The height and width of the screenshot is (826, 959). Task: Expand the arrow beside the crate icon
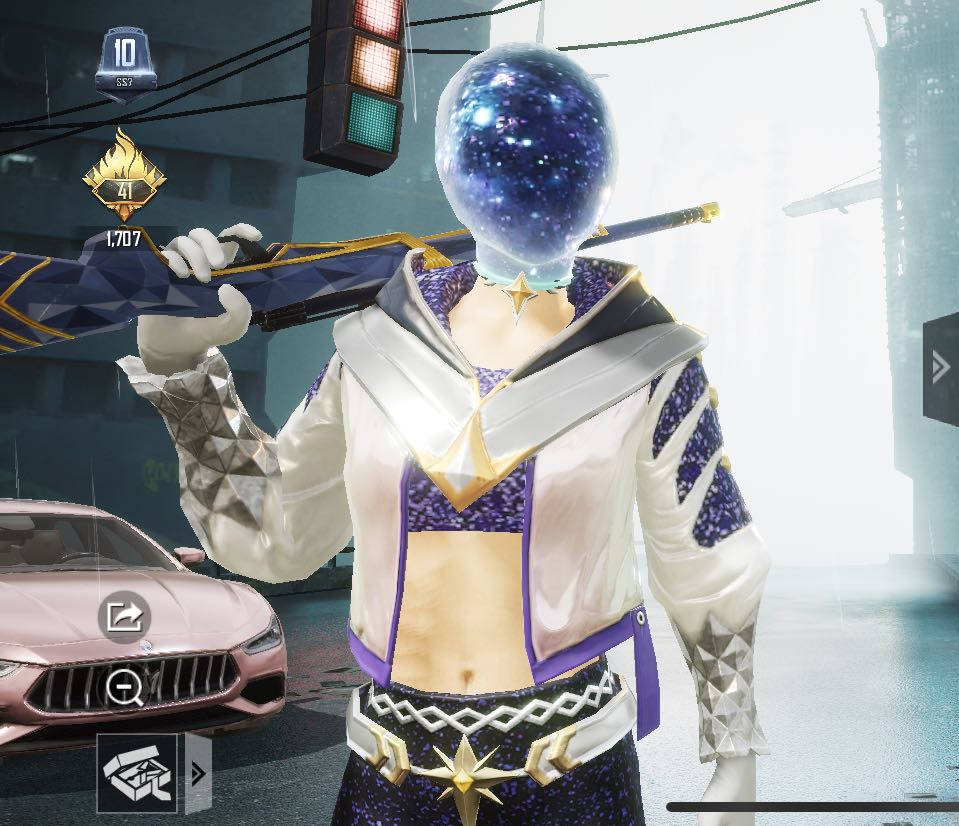tap(198, 773)
